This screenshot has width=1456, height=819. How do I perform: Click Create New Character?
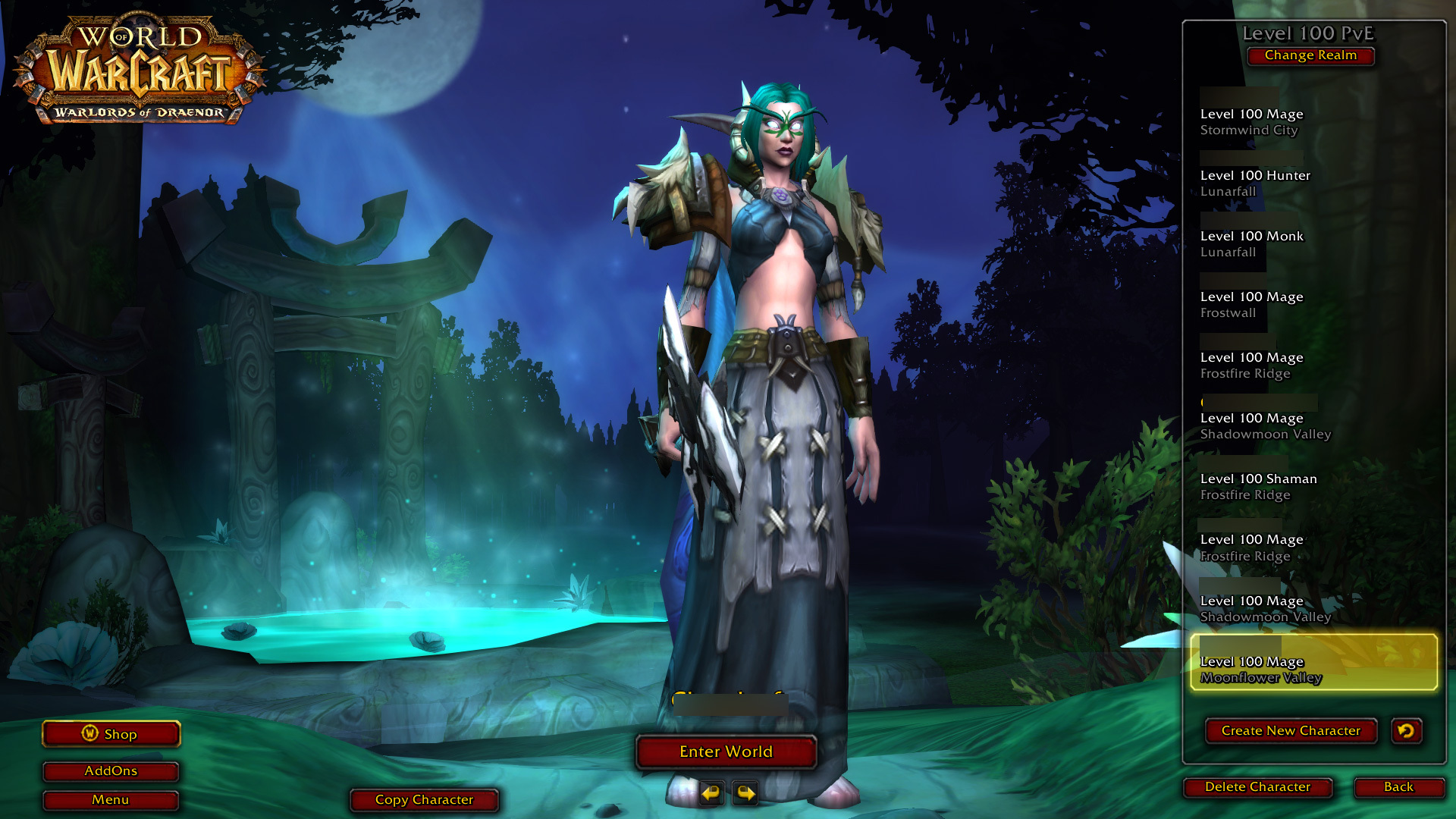click(1291, 730)
